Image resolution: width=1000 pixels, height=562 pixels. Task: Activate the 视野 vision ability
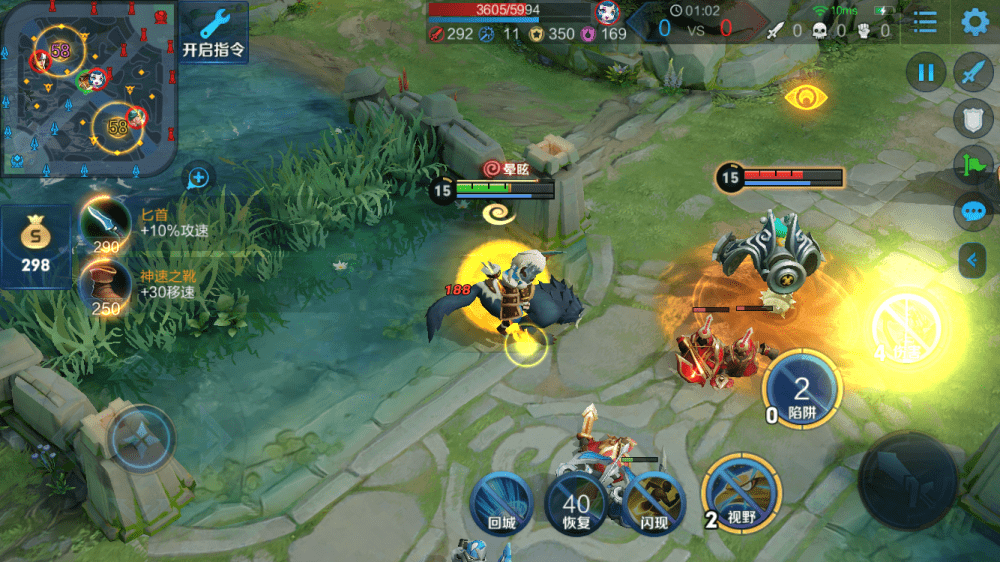point(741,490)
